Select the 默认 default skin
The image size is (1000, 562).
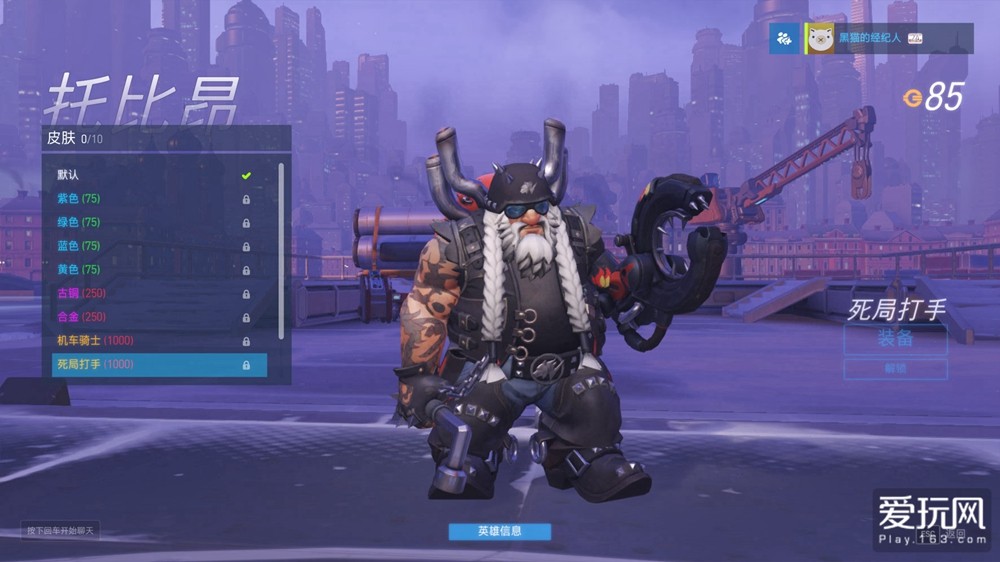click(x=150, y=175)
